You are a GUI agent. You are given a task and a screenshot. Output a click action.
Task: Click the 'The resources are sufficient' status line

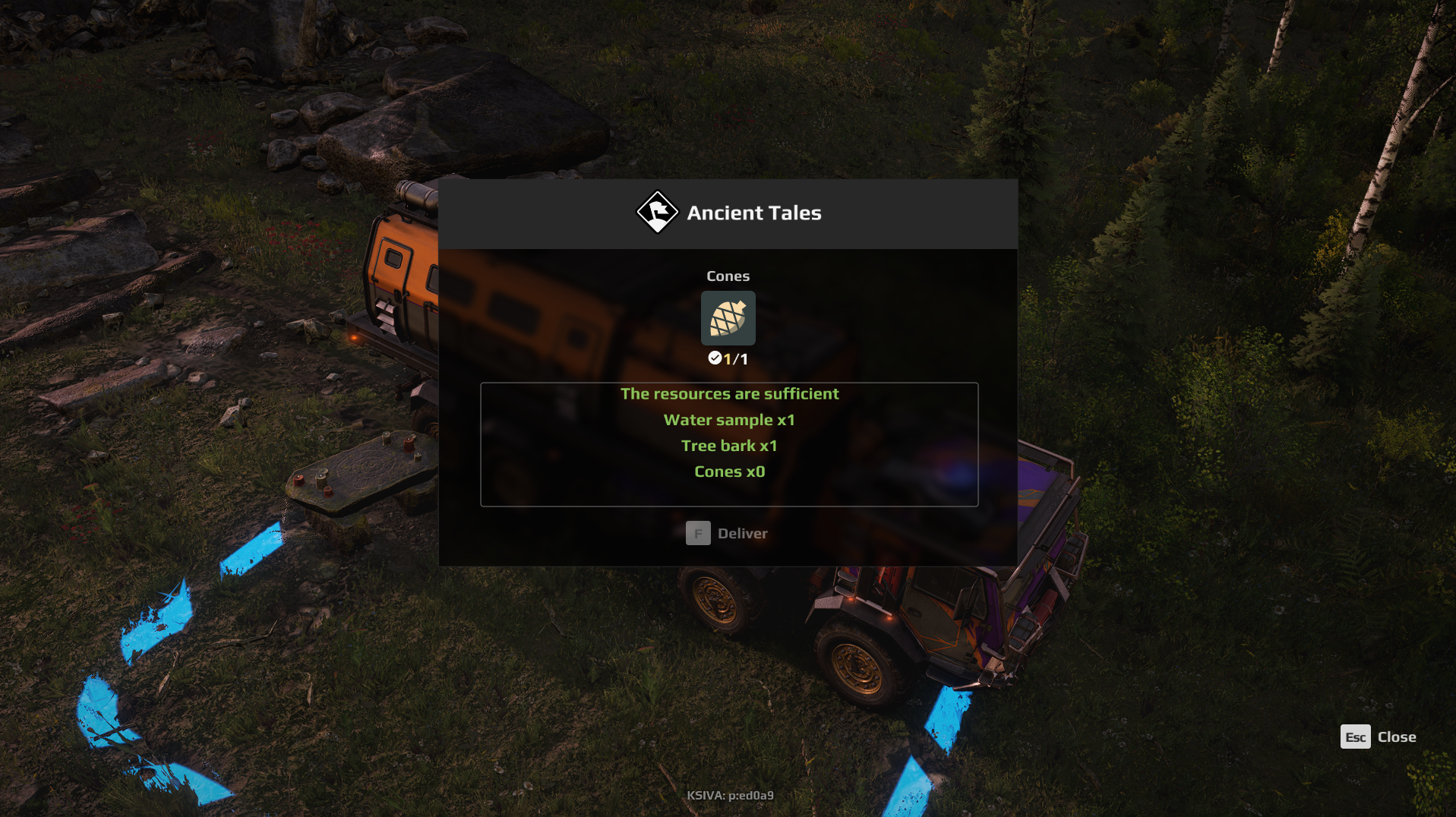728,393
